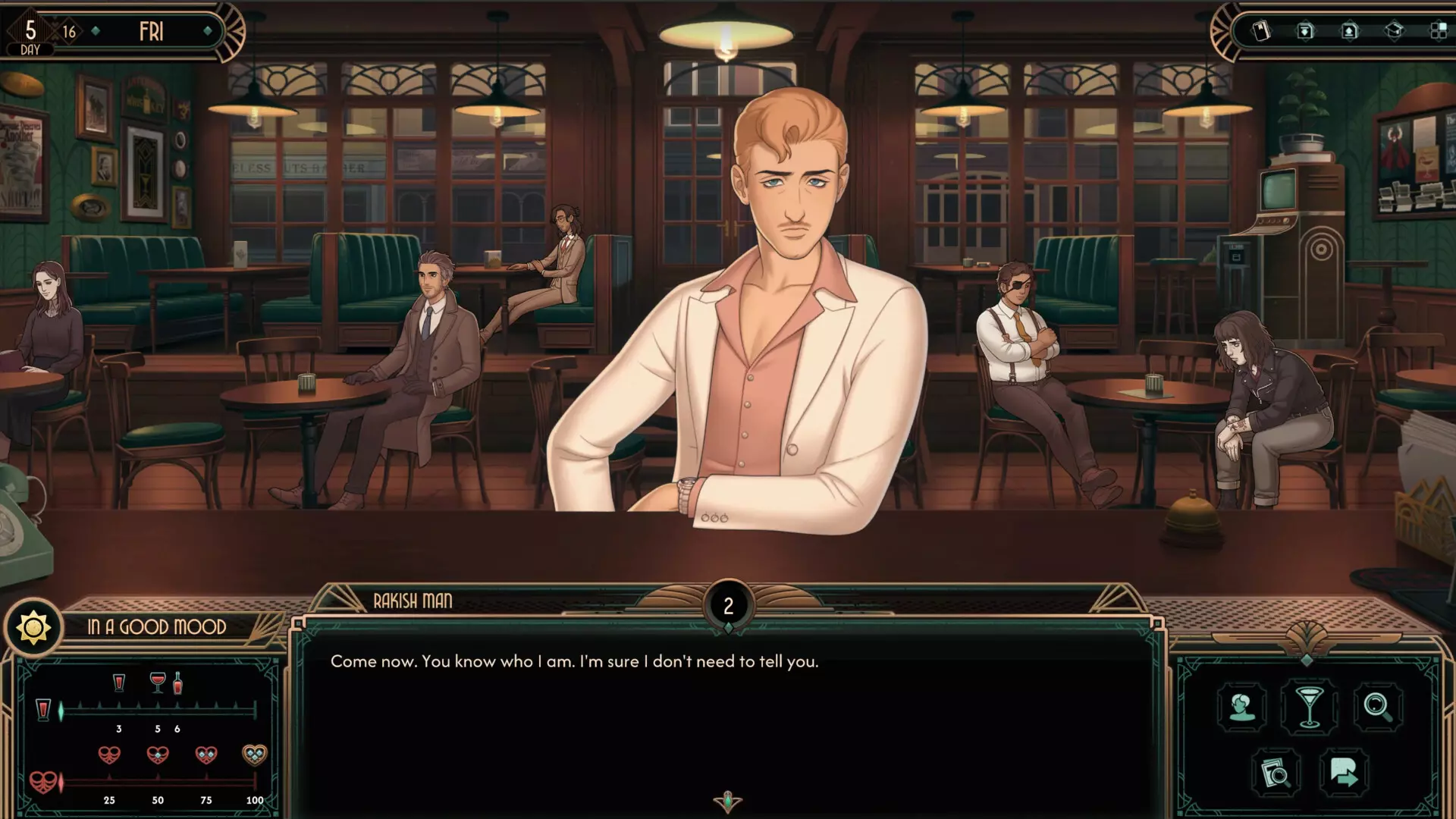
Task: Open the glossary graduation cap icon
Action: tap(1396, 30)
